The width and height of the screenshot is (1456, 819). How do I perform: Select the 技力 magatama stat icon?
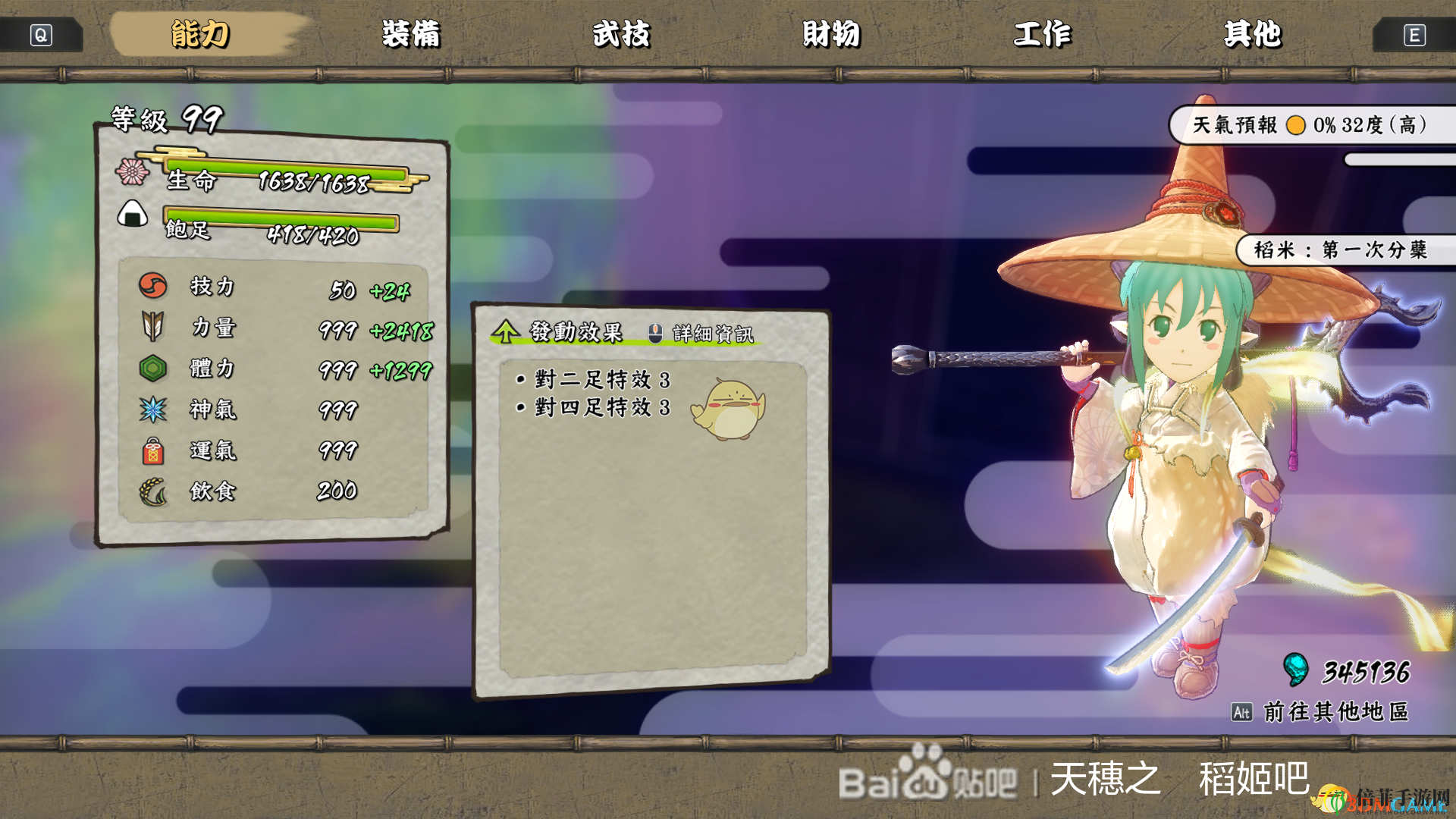coord(152,287)
